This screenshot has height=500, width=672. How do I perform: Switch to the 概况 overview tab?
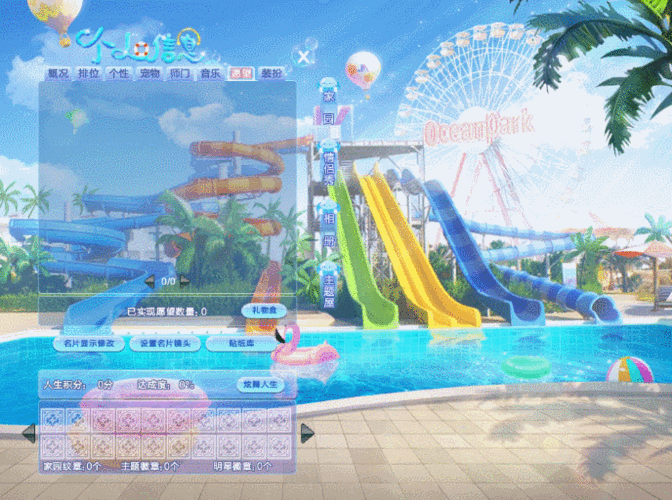click(58, 74)
